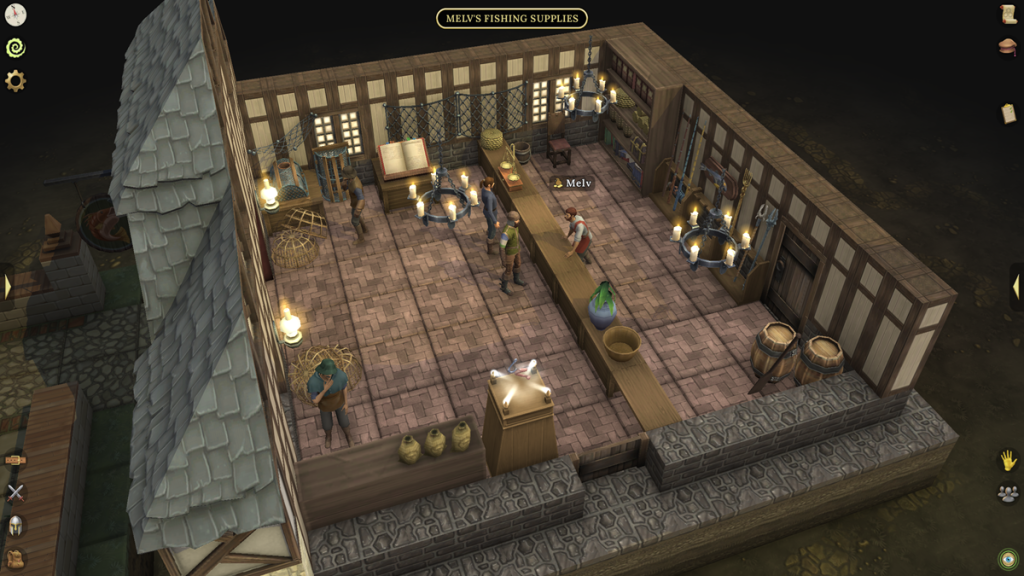1024x576 pixels.
Task: Open the helmet equipment icon
Action: click(x=15, y=525)
